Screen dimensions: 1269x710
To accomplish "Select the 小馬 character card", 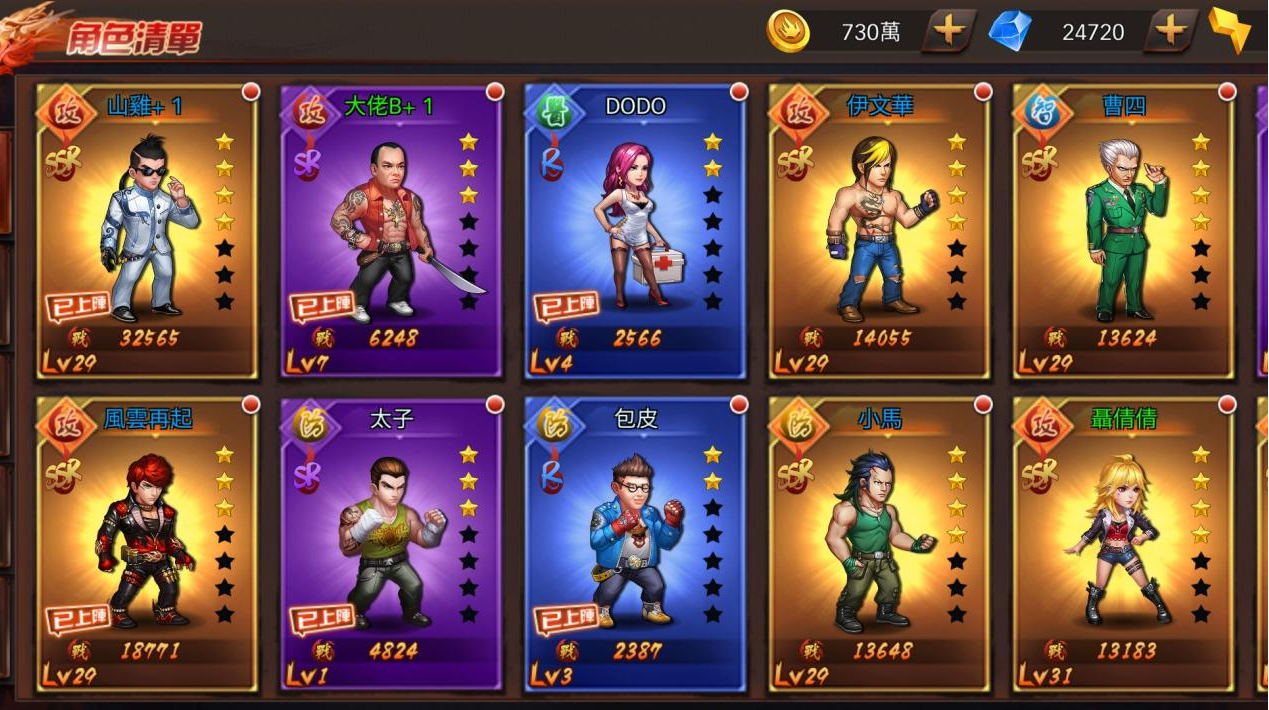I will (x=879, y=544).
